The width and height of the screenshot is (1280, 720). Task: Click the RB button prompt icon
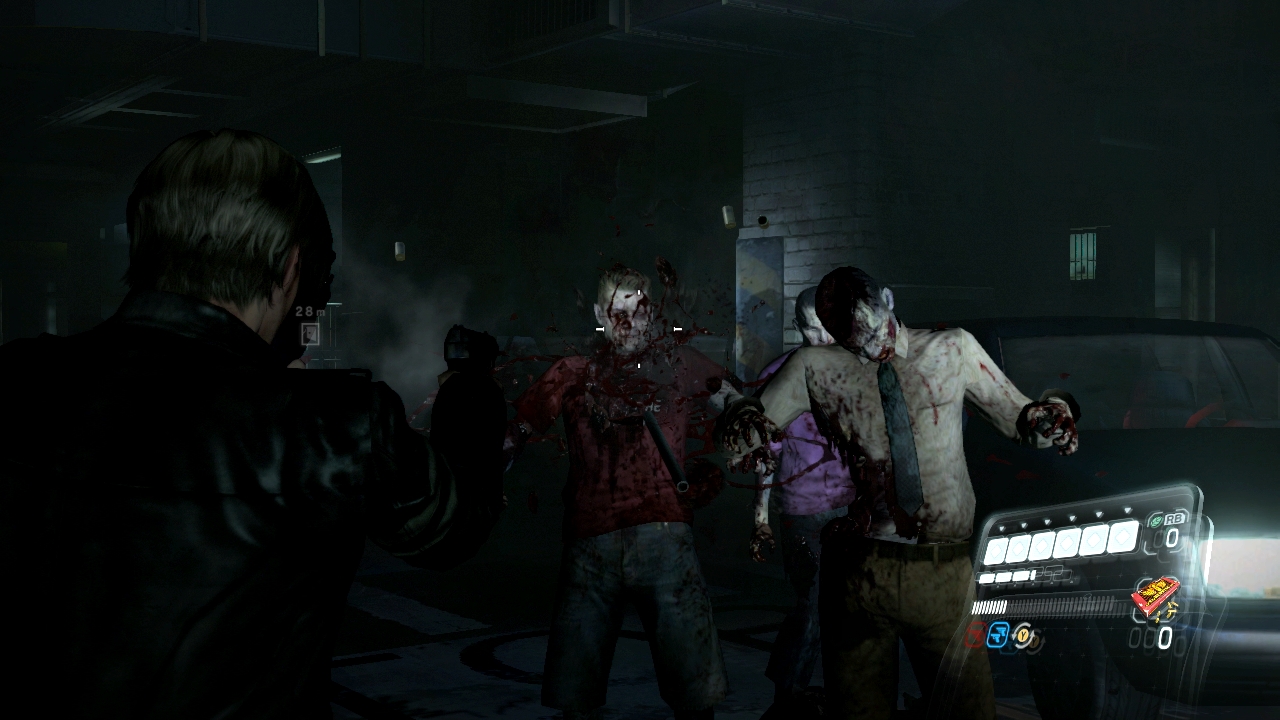1174,519
